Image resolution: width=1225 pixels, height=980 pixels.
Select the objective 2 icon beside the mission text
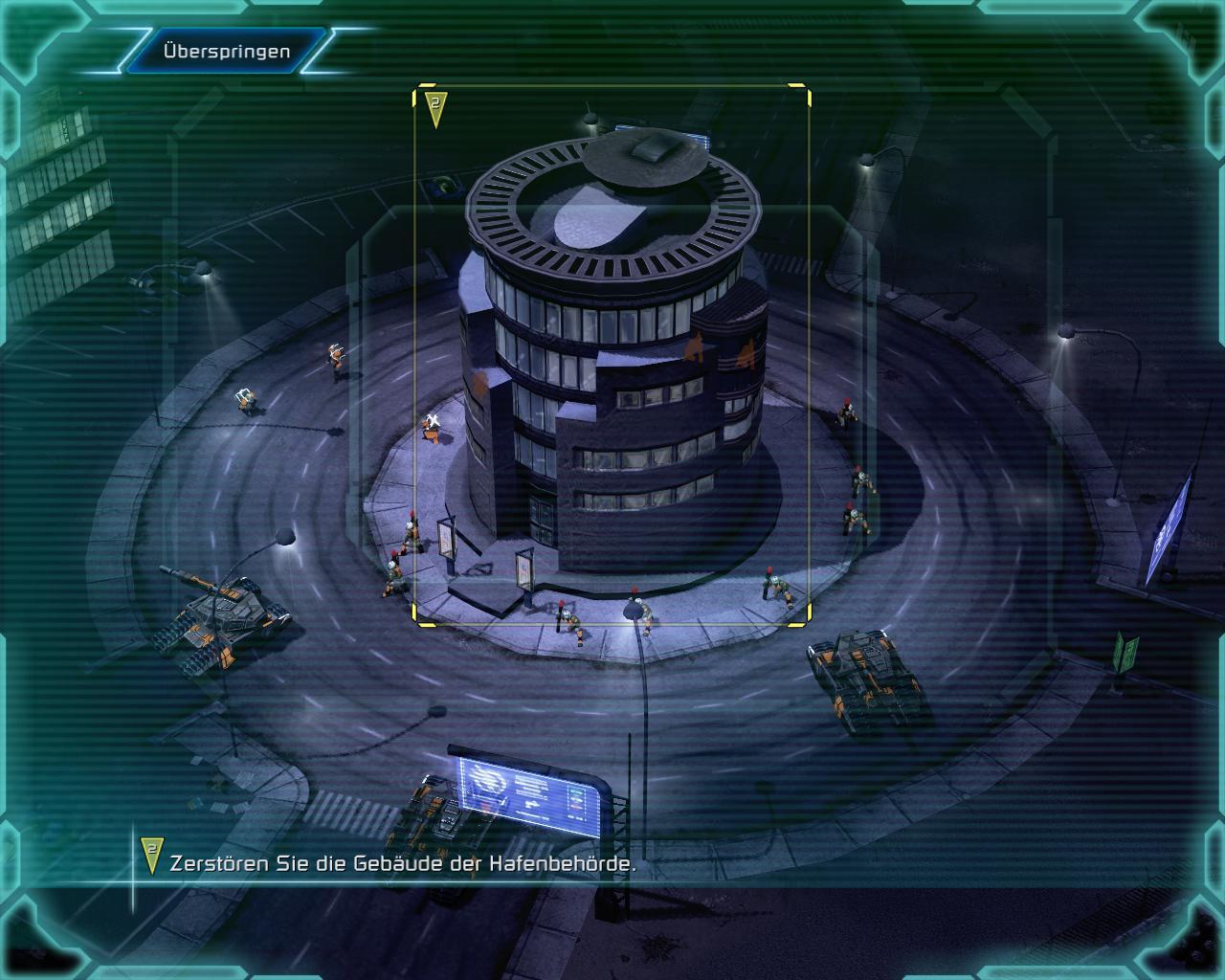tap(151, 855)
